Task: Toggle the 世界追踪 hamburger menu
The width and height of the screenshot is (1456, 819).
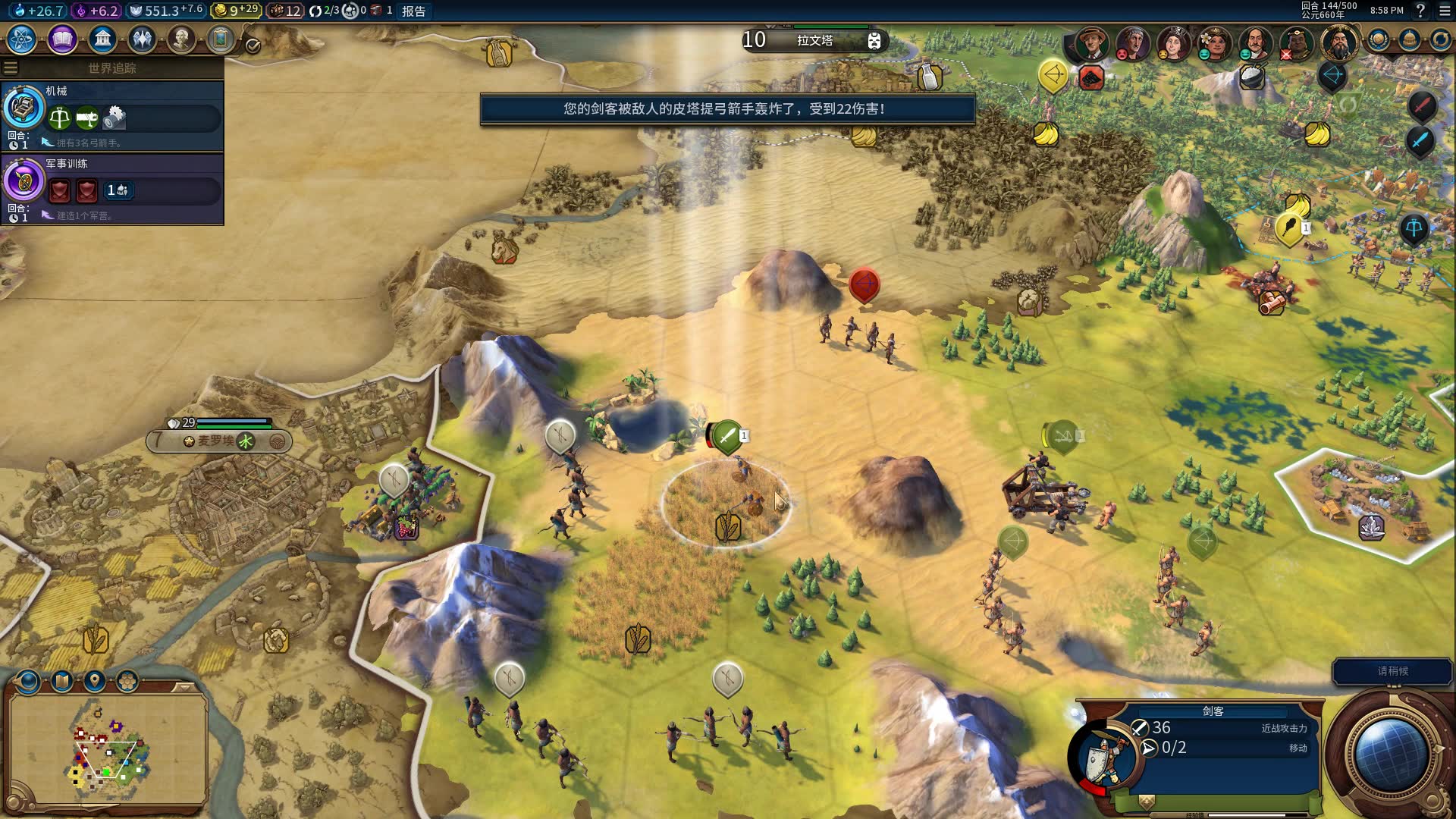Action: coord(11,68)
